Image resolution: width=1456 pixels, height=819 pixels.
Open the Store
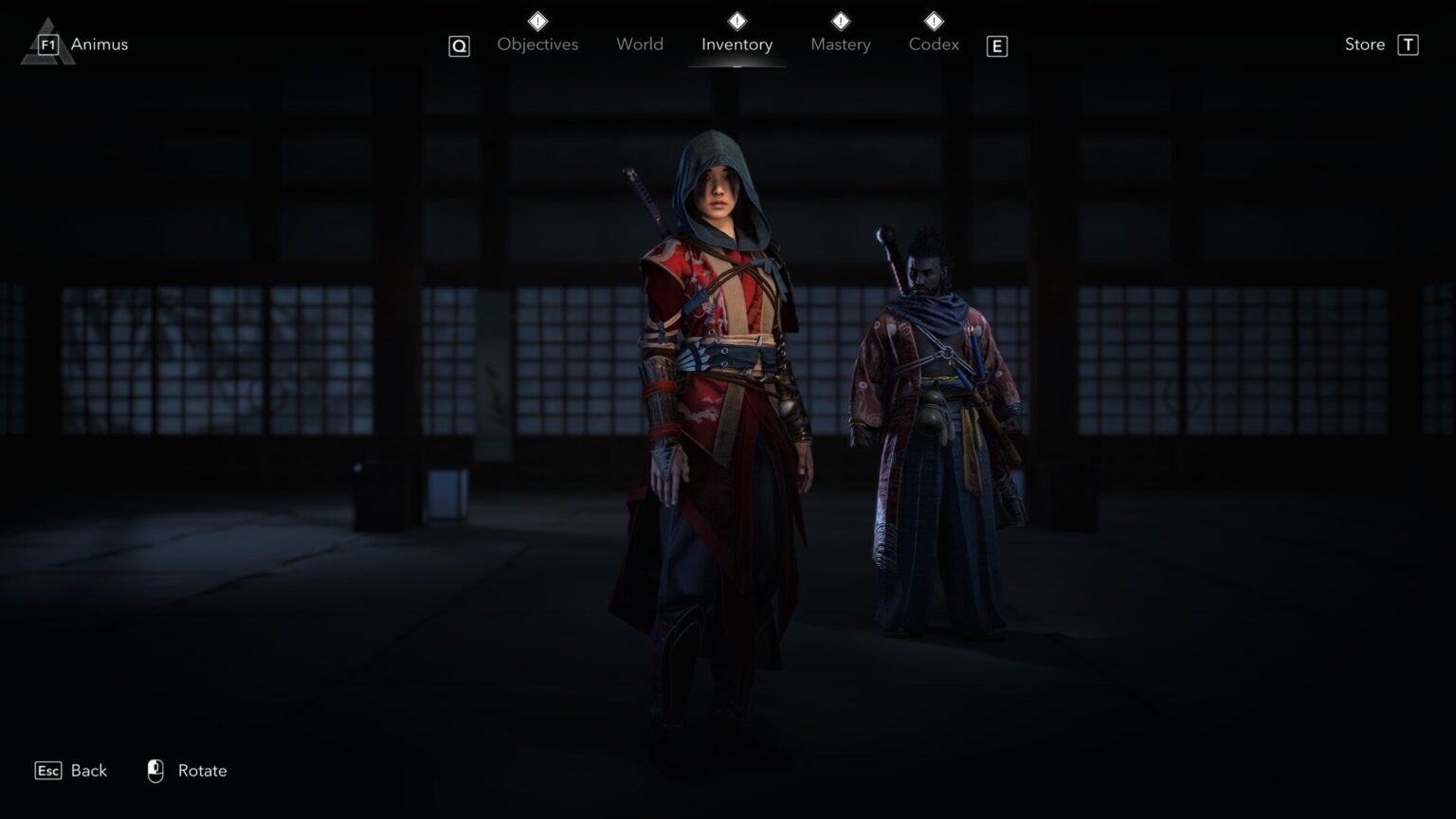point(1364,44)
